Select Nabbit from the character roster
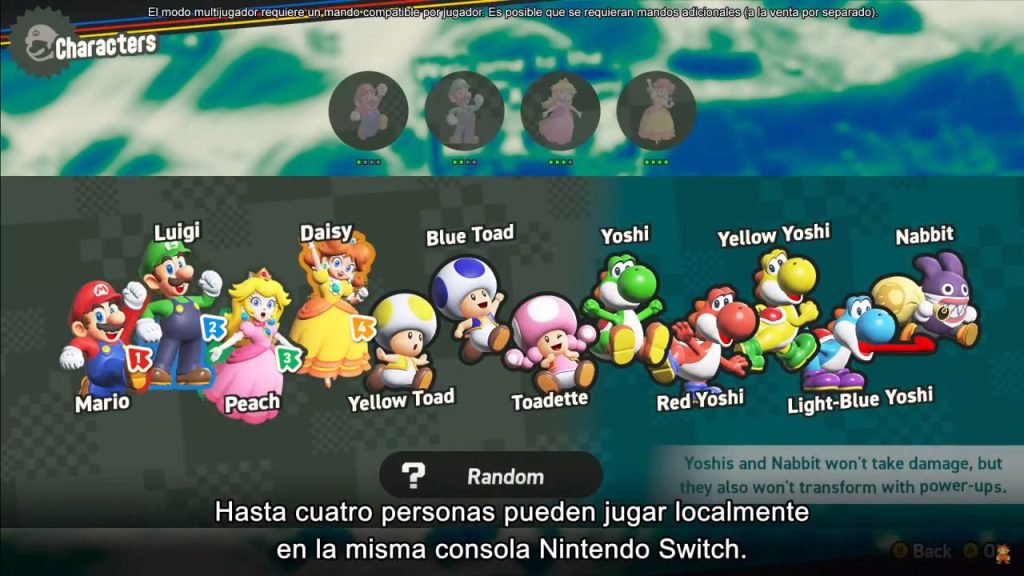Viewport: 1024px width, 576px height. pos(932,300)
